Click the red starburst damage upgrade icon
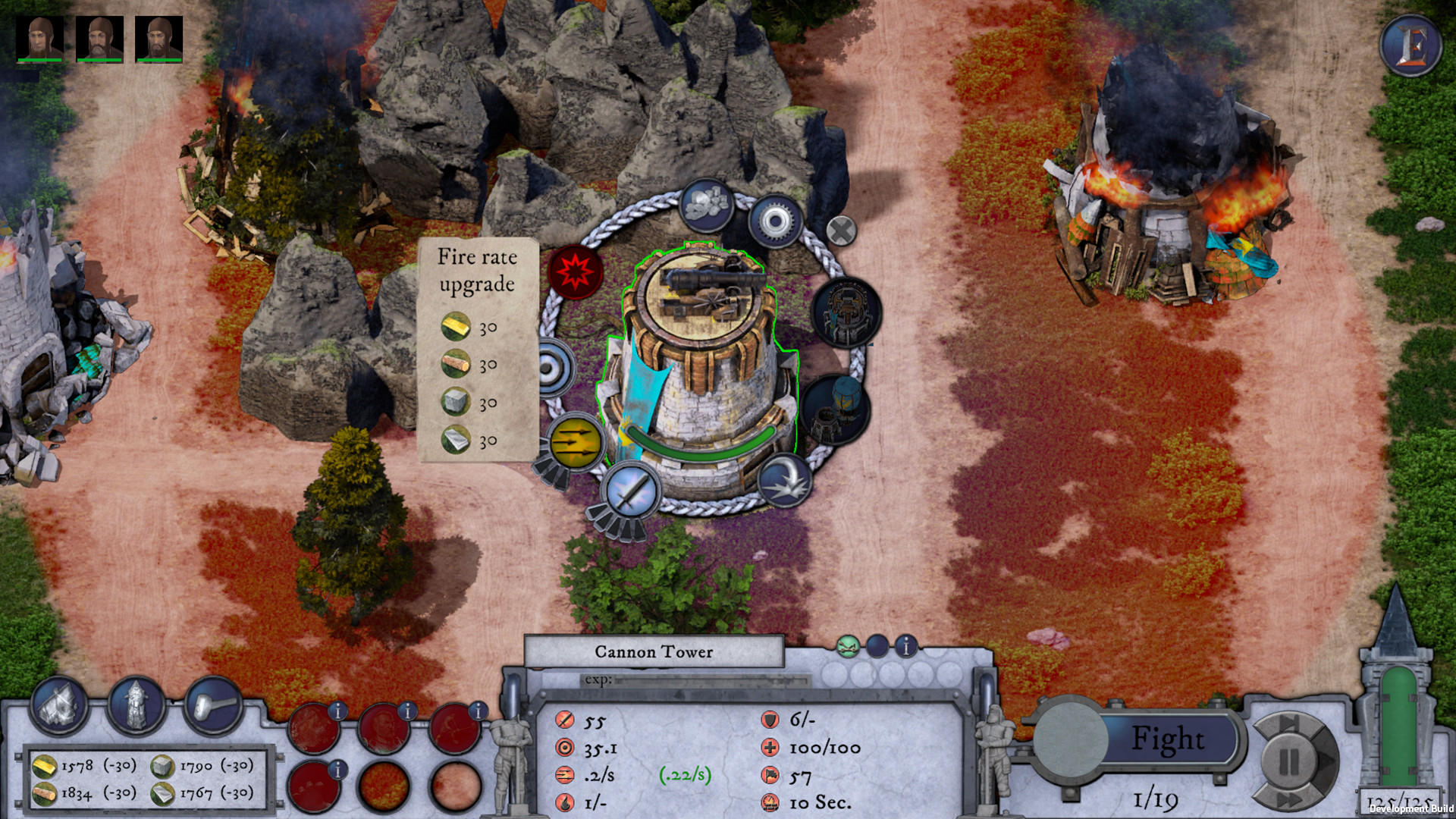Screen dimensions: 1456x819 (576, 271)
